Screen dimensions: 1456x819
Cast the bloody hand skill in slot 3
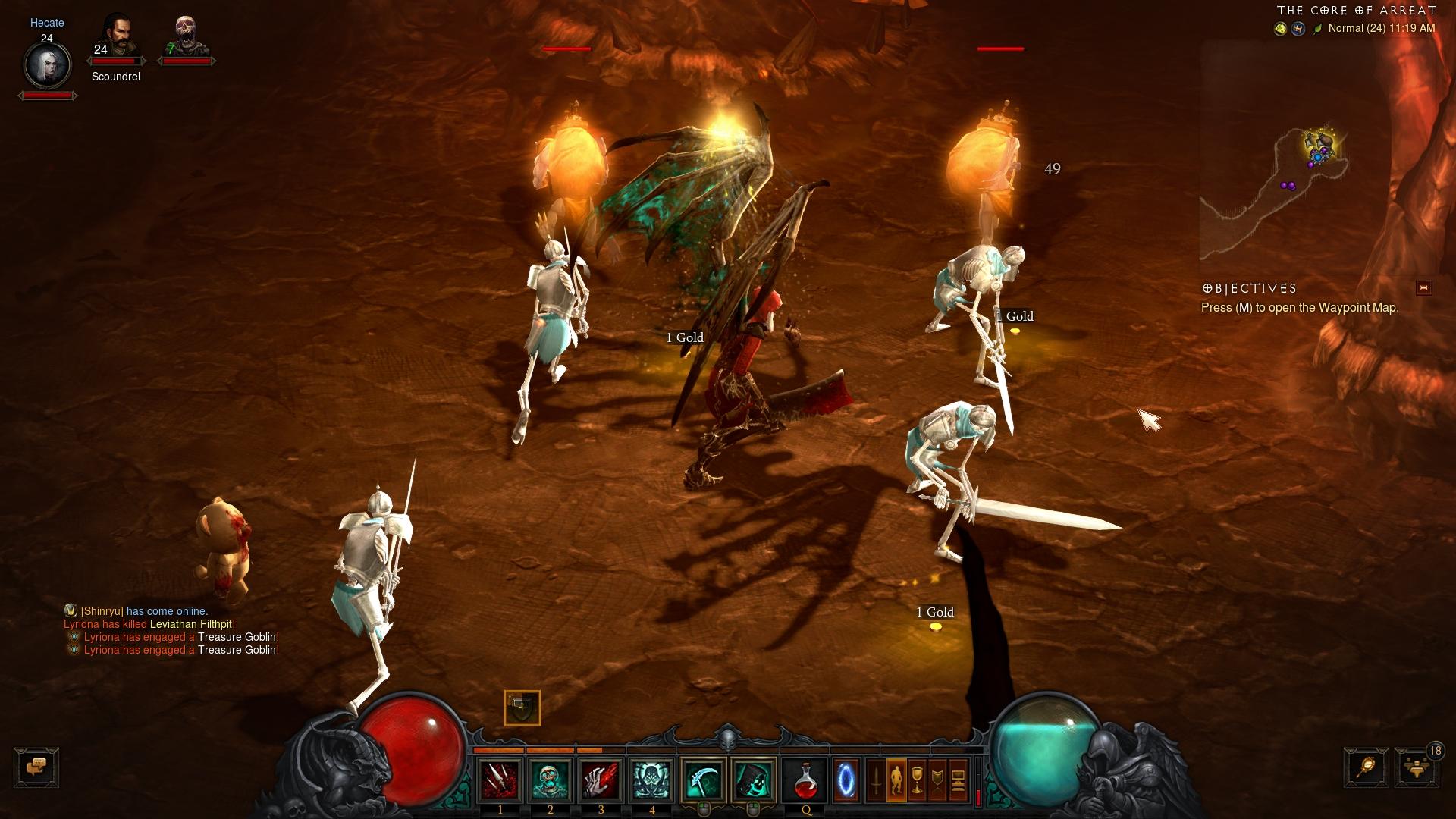[601, 780]
